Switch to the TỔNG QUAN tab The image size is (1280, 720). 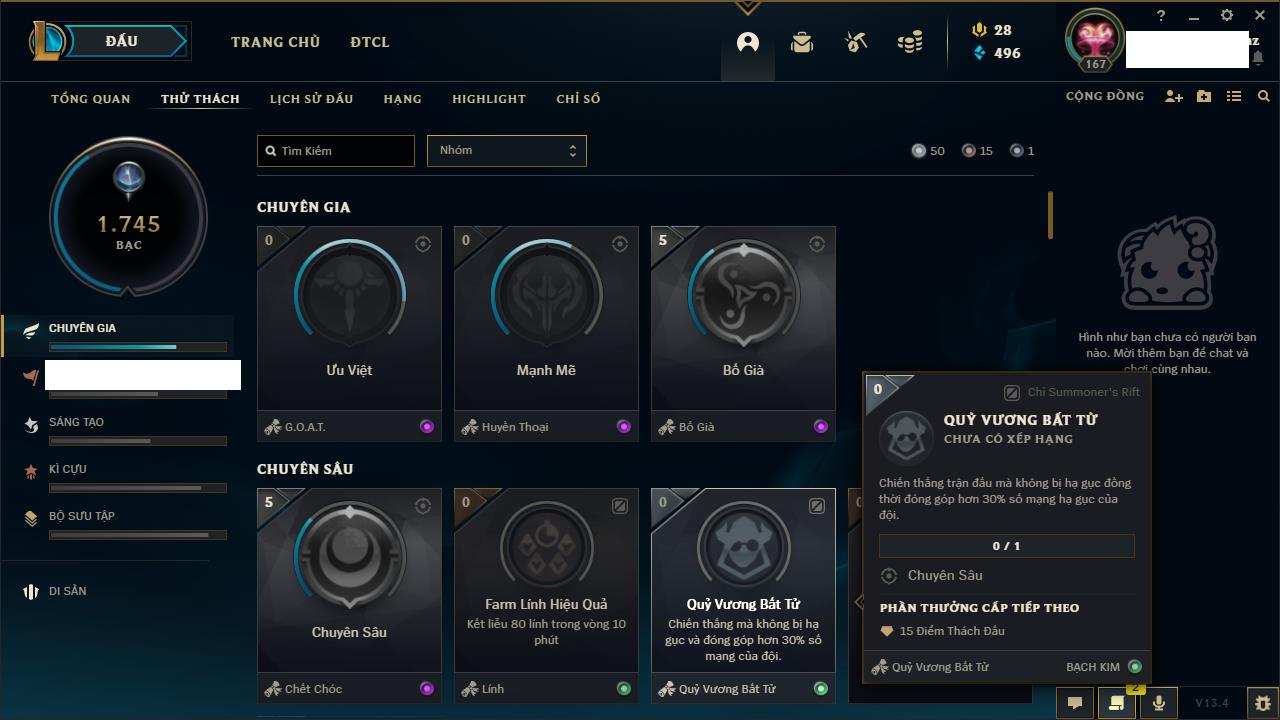pos(91,99)
